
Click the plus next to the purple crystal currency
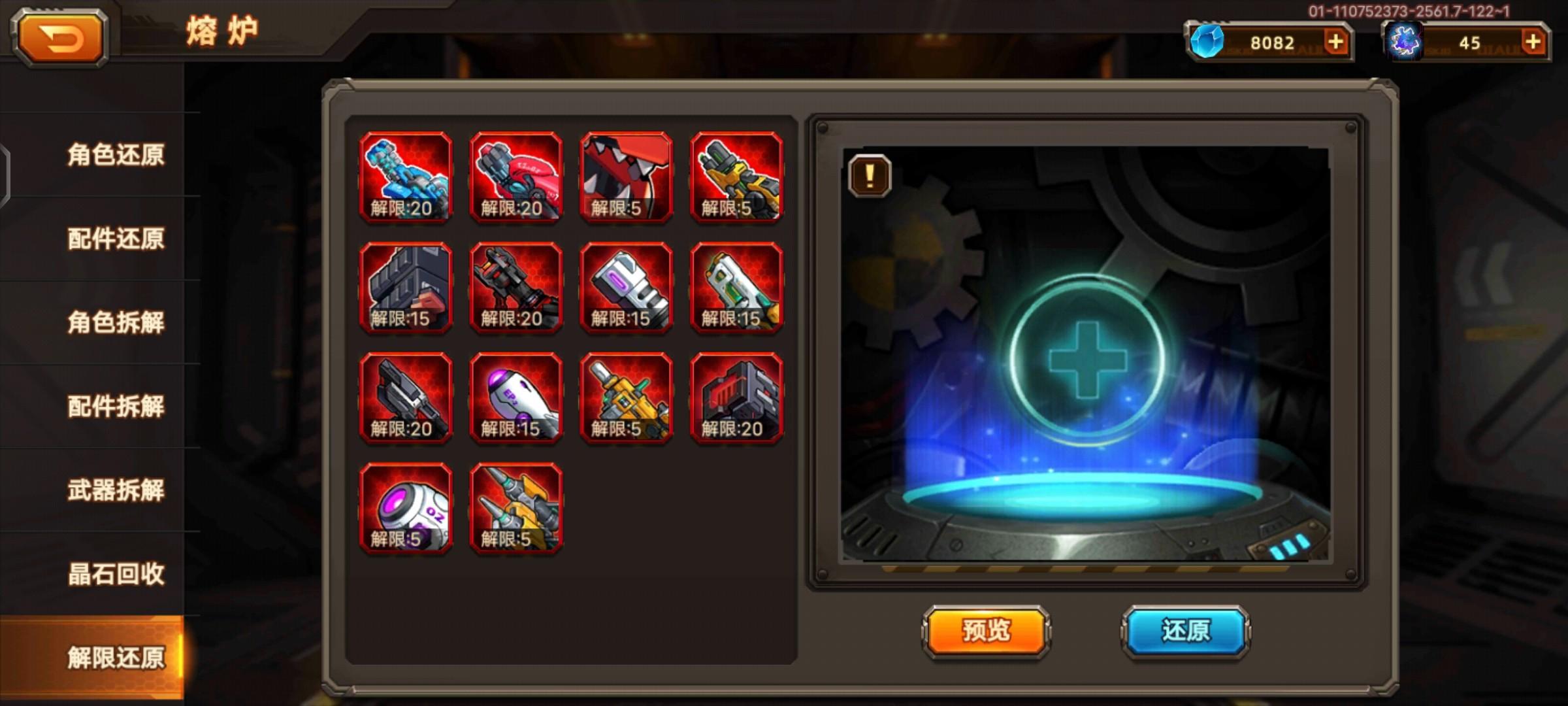point(1532,42)
